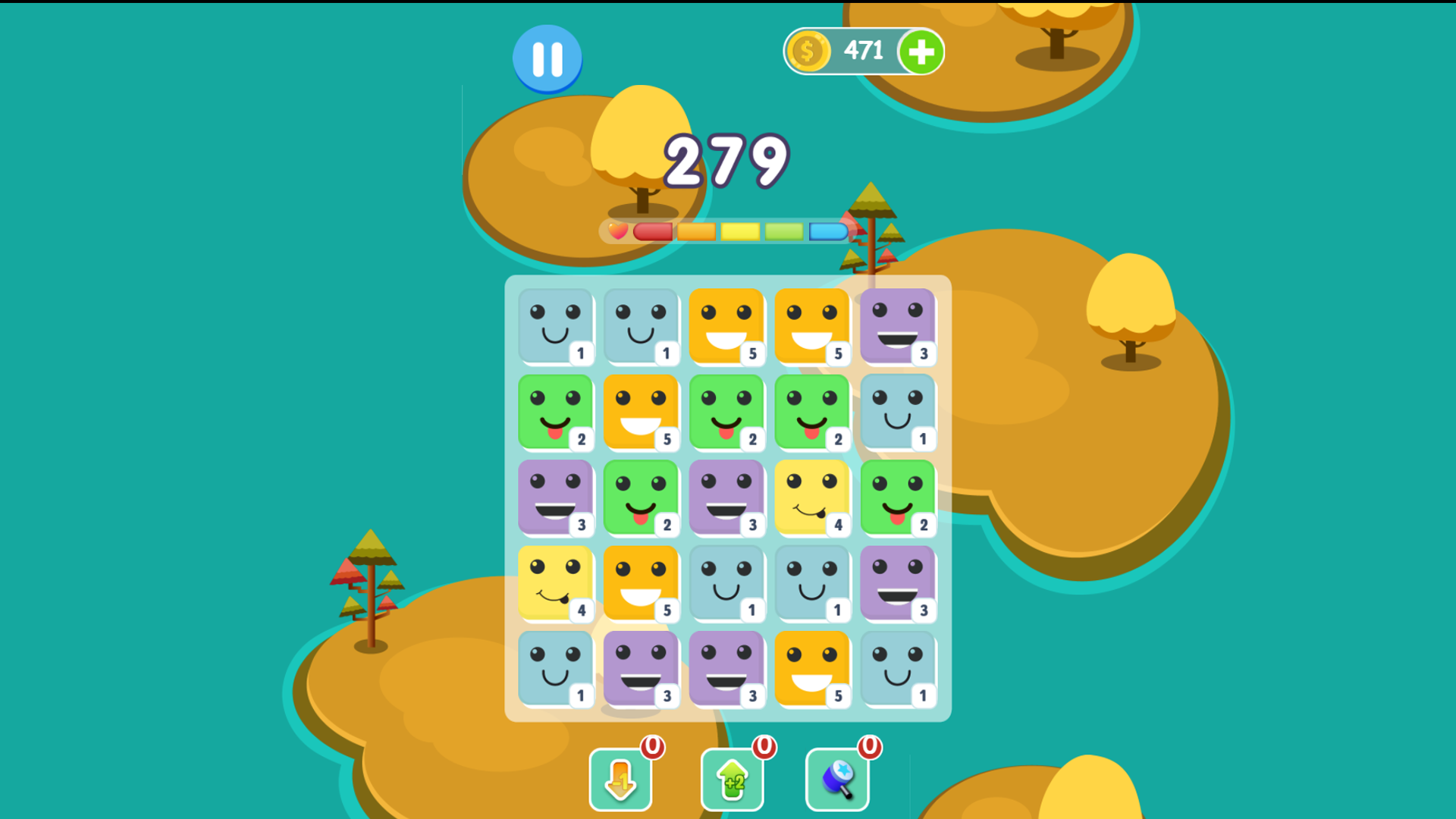Select the yellow face tile numbered 4

pyautogui.click(x=813, y=498)
